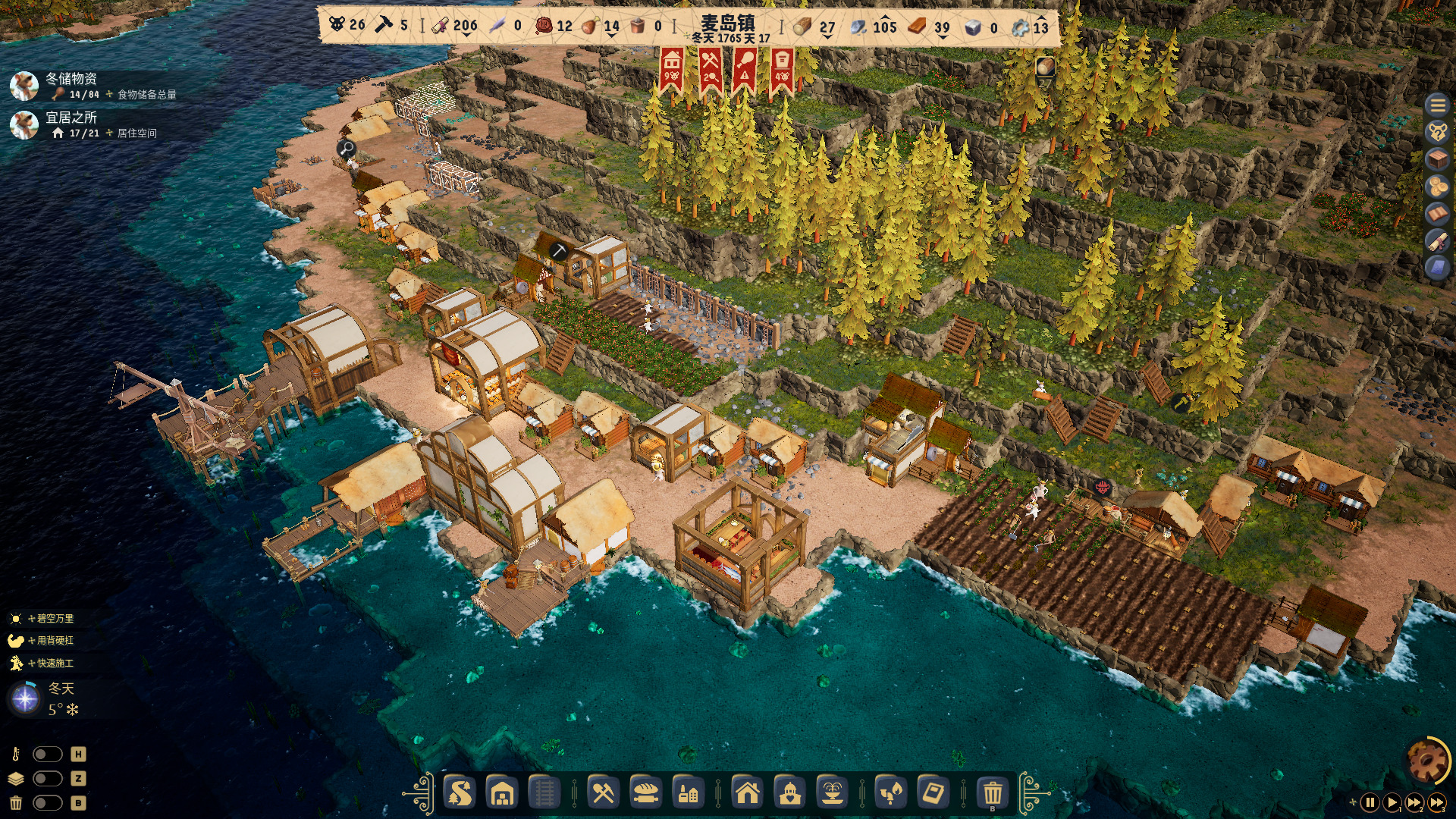
Task: Choose the bread food production category
Action: coord(646,794)
